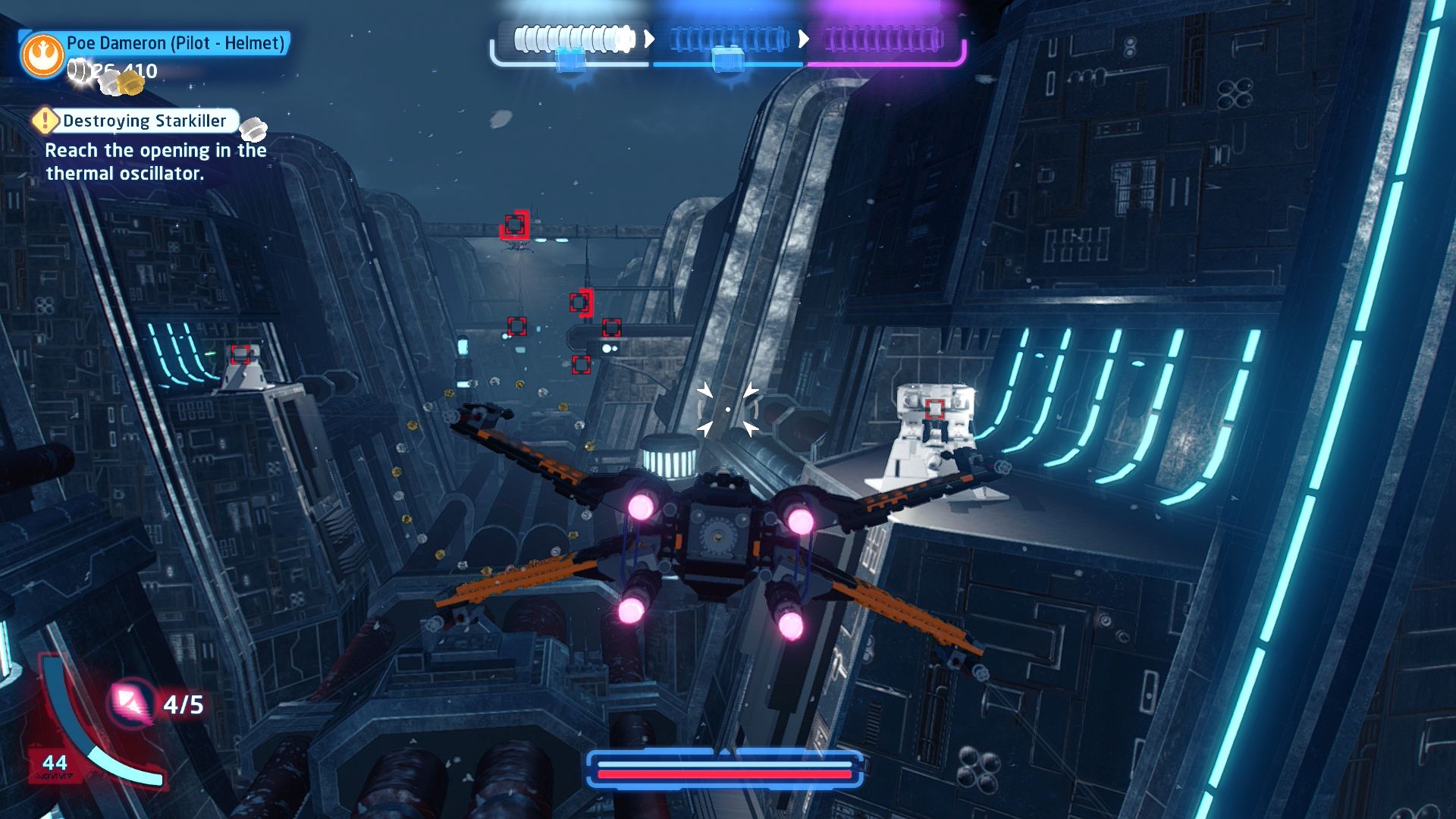Open the Destroying Starkiller mission tracker
This screenshot has height=819, width=1456.
tap(143, 121)
